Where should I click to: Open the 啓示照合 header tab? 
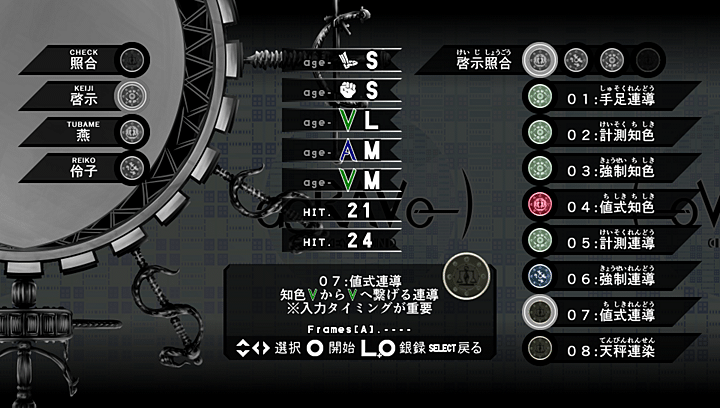pos(480,60)
